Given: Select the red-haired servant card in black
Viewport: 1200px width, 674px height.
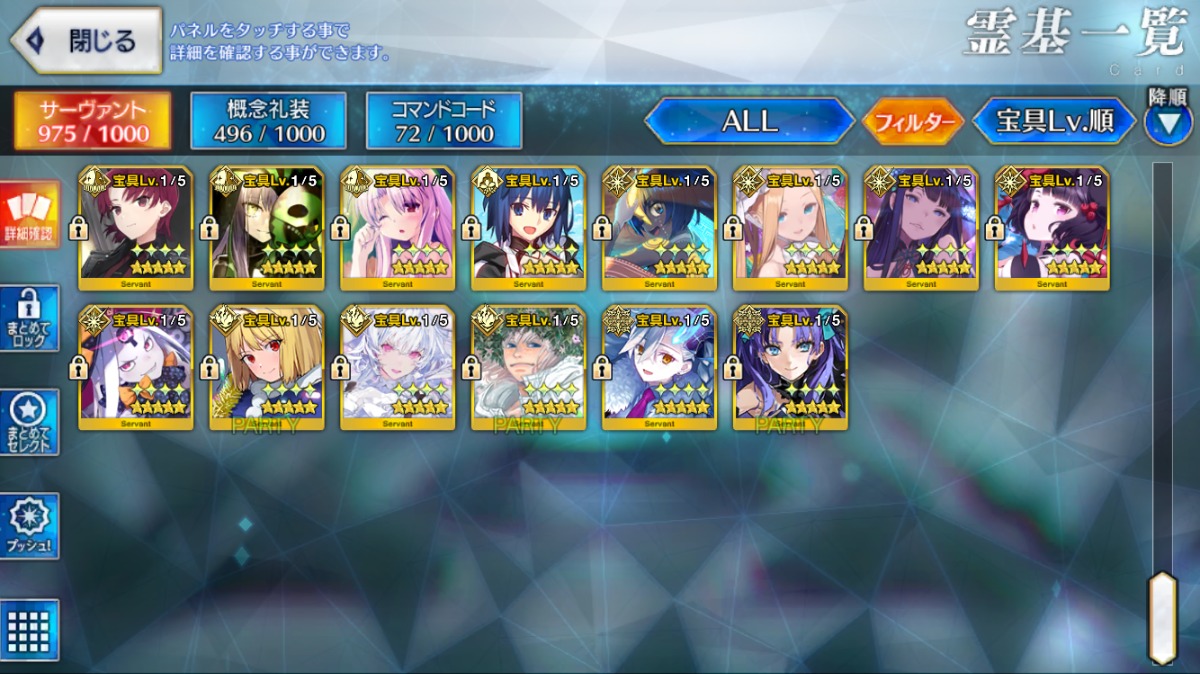Looking at the screenshot, I should (136, 228).
